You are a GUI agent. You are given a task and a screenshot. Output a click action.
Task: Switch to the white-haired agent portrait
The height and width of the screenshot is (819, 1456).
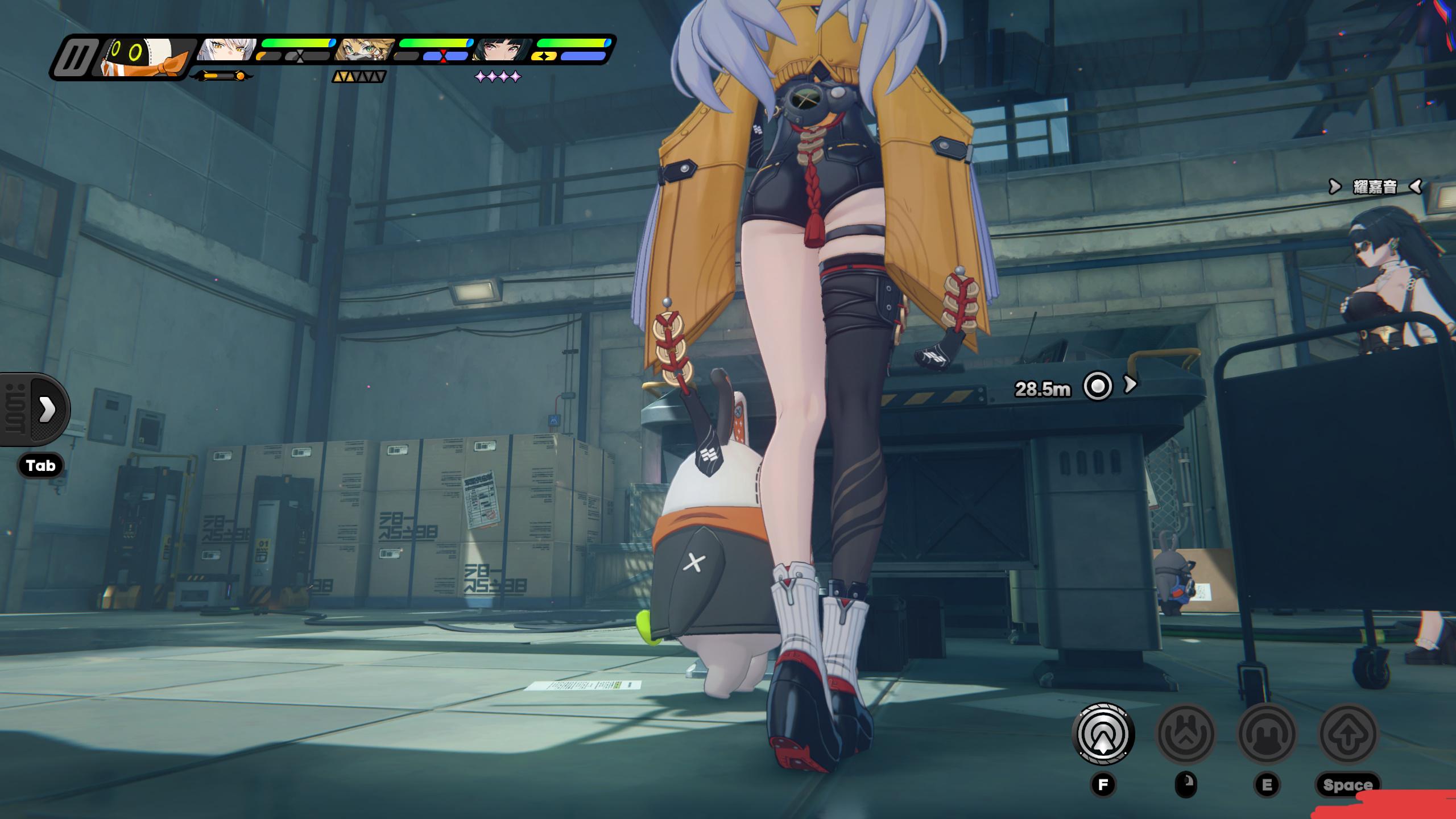(227, 50)
